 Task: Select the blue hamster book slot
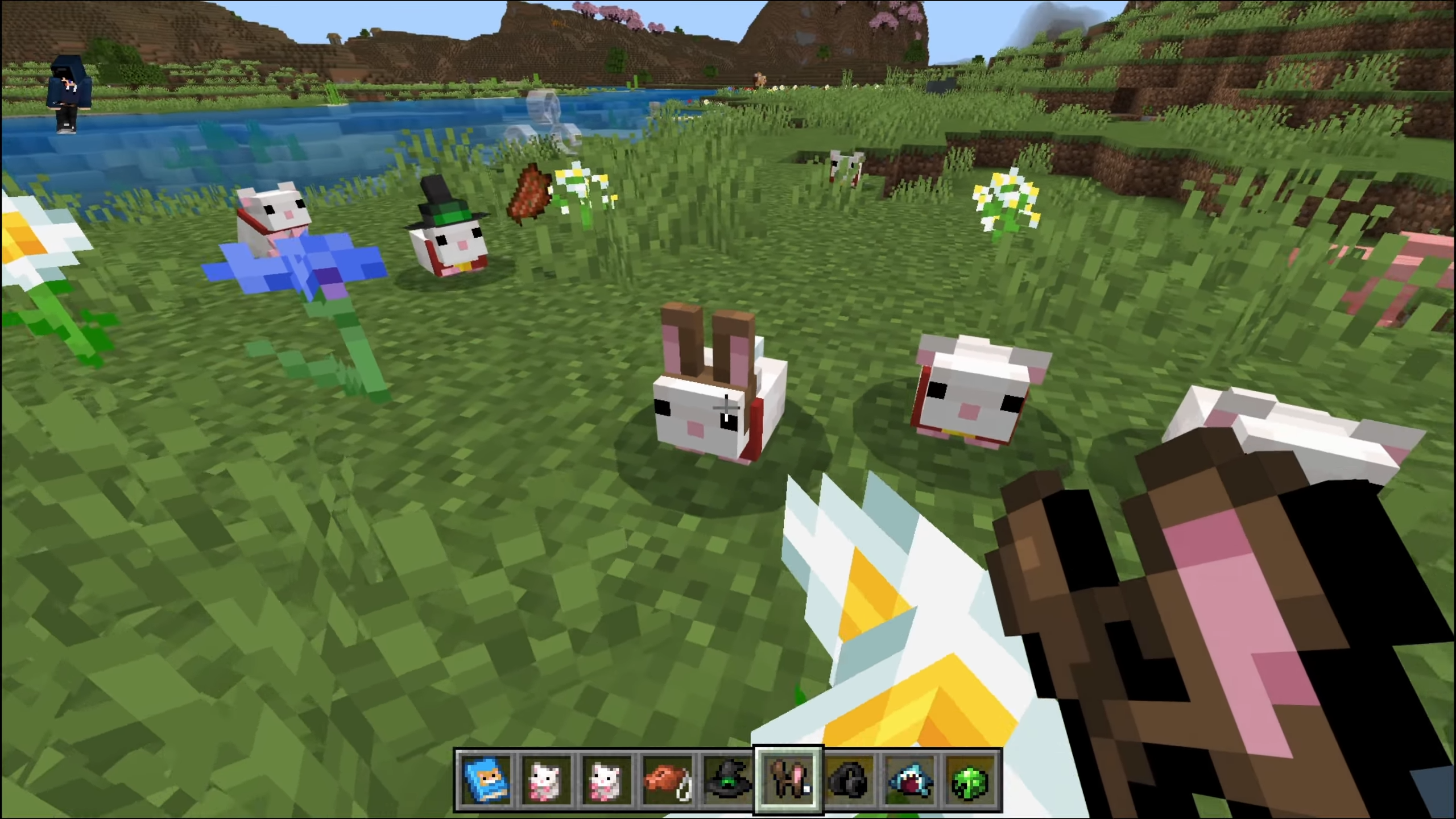pyautogui.click(x=486, y=780)
